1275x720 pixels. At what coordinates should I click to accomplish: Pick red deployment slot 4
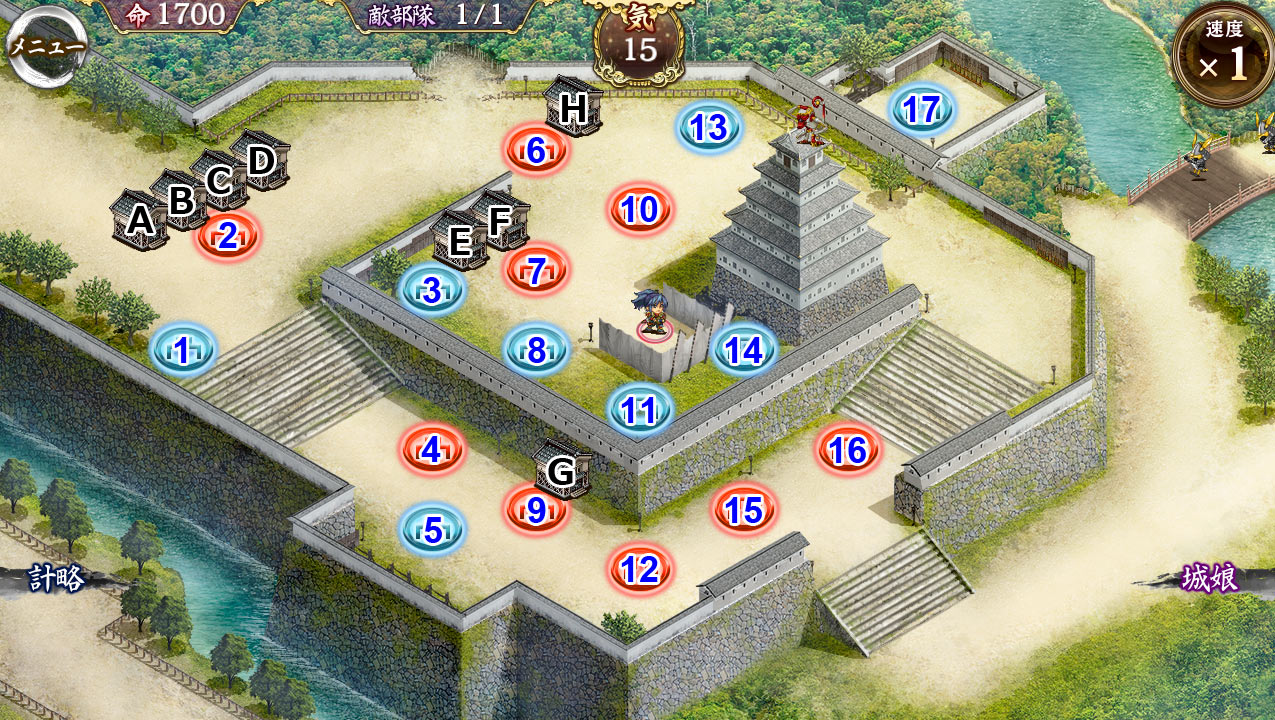tap(433, 450)
